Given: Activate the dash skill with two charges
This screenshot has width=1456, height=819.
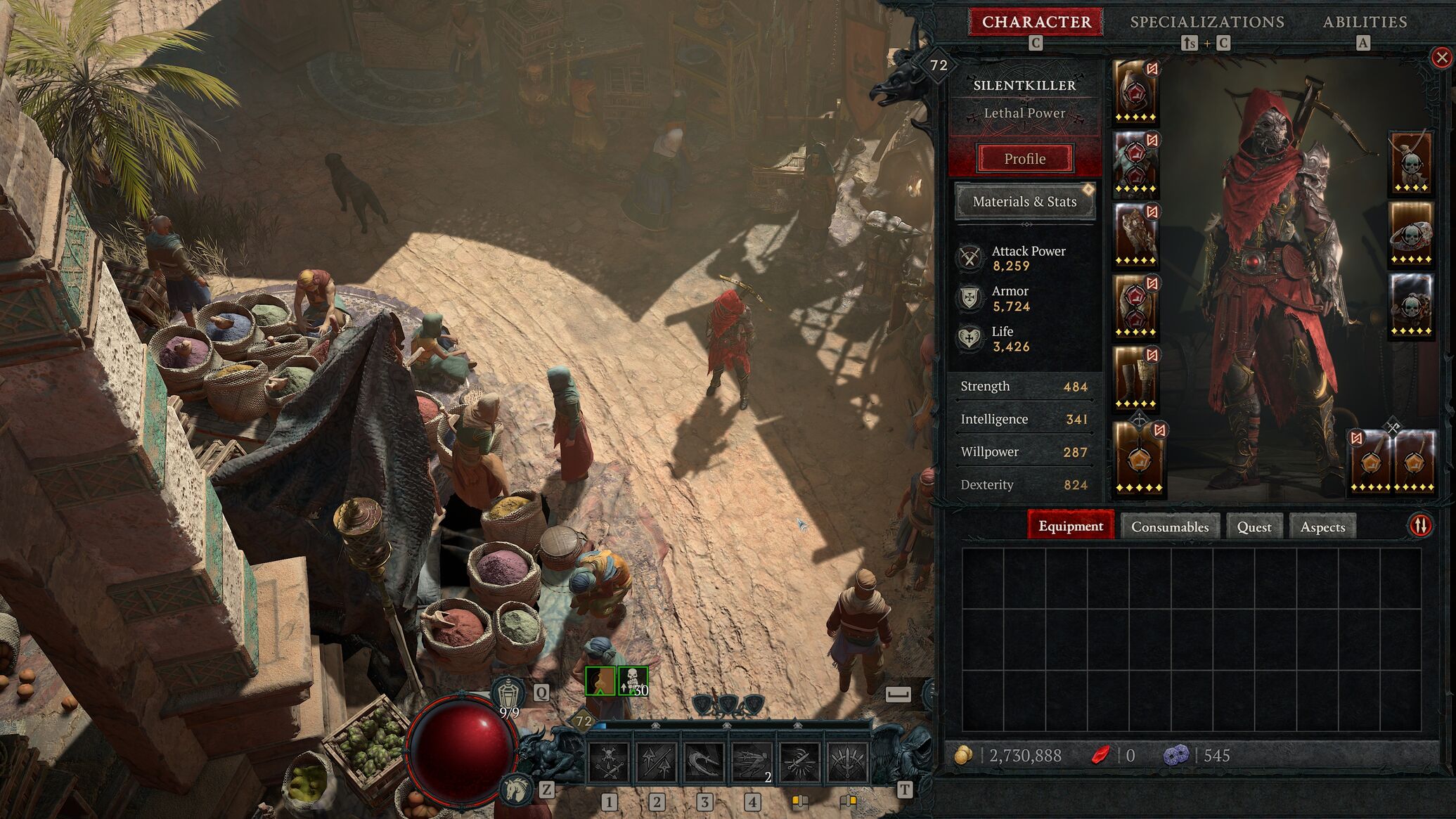Looking at the screenshot, I should pyautogui.click(x=752, y=762).
